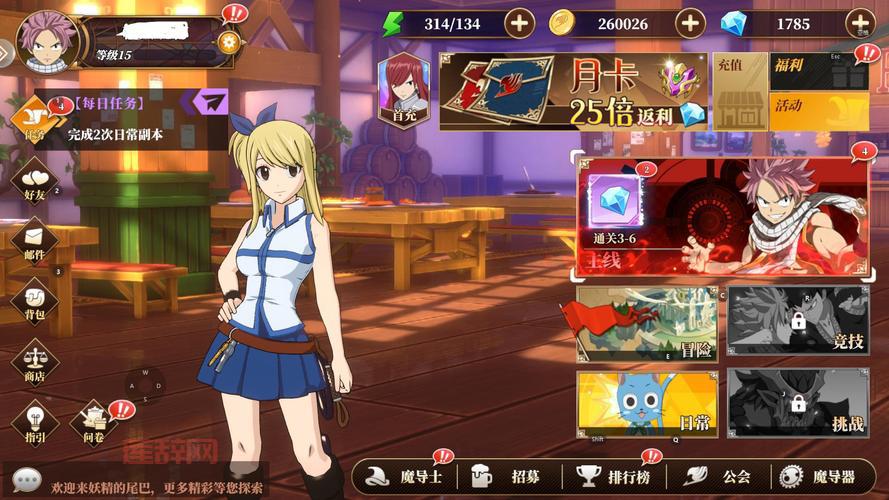This screenshot has width=889, height=500.
Task: Open the 冒险 adventure mode
Action: 646,325
